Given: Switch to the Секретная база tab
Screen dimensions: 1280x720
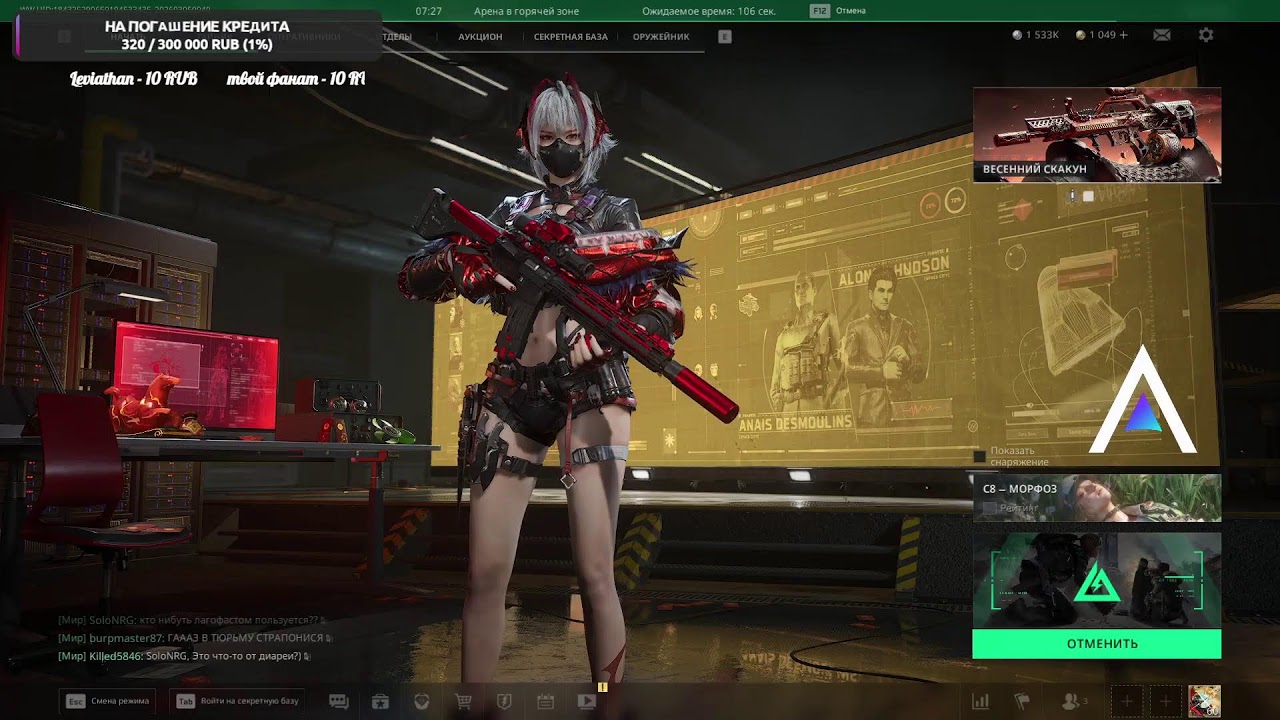Looking at the screenshot, I should pyautogui.click(x=570, y=37).
